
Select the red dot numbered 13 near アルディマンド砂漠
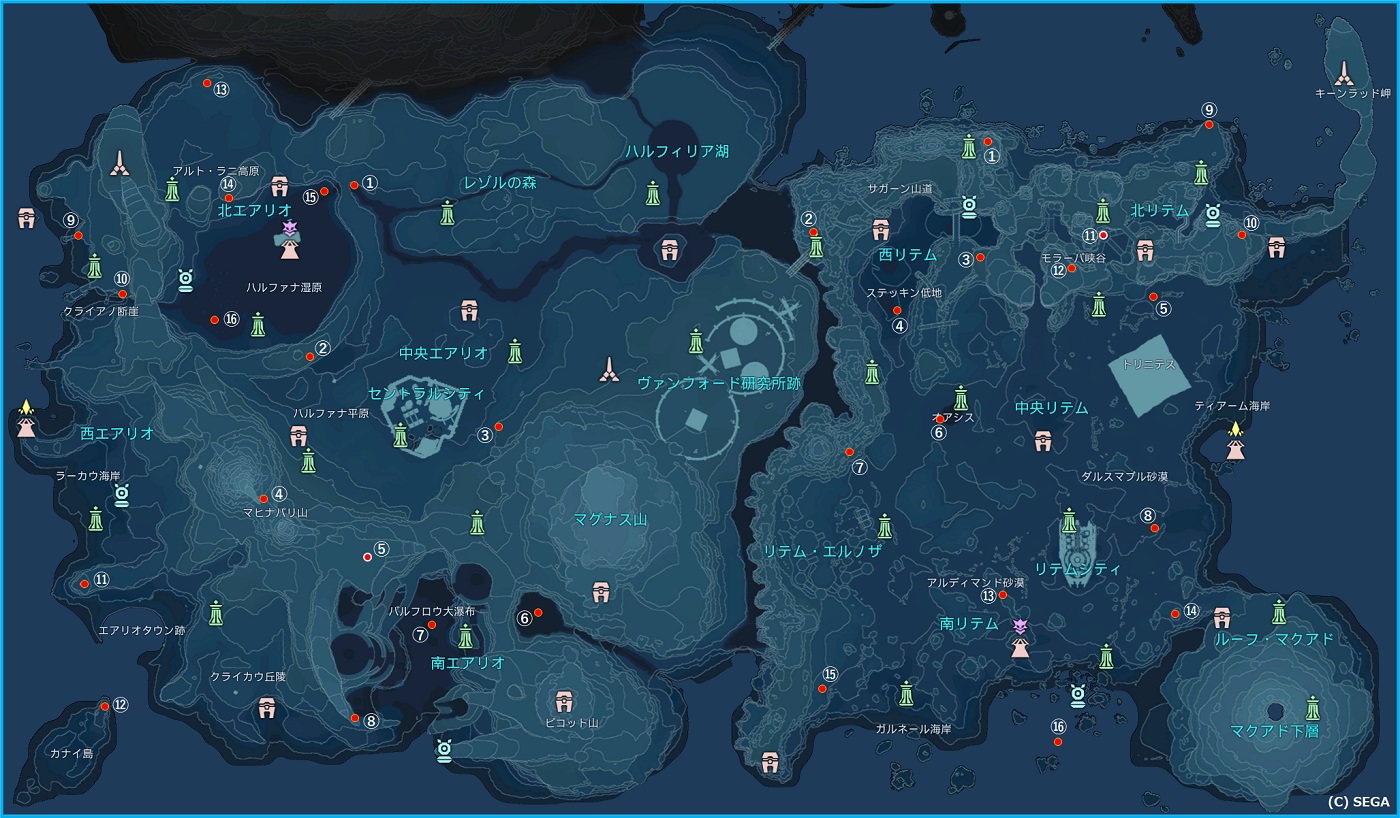coord(1003,595)
